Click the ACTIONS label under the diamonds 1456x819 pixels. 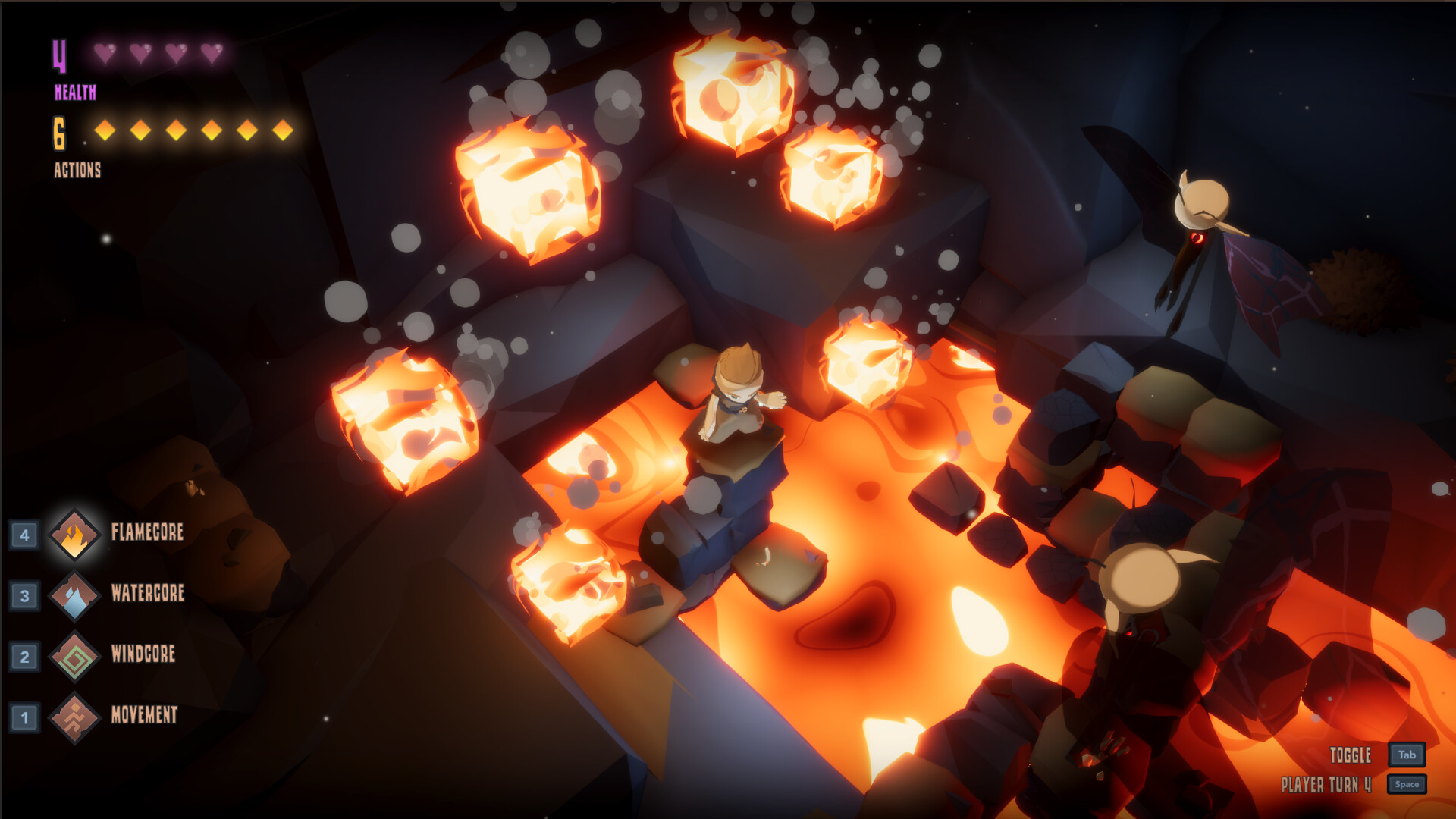click(x=76, y=170)
